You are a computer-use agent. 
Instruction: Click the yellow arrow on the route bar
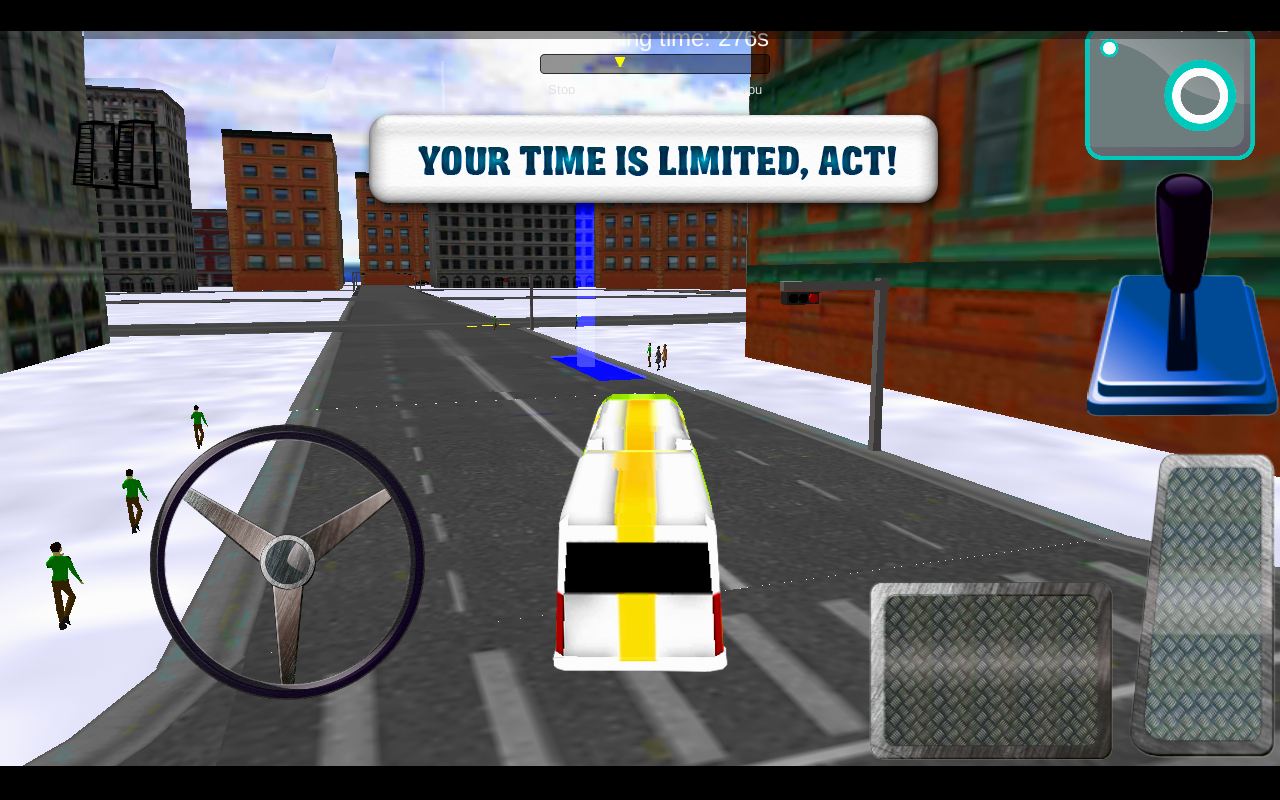[620, 60]
